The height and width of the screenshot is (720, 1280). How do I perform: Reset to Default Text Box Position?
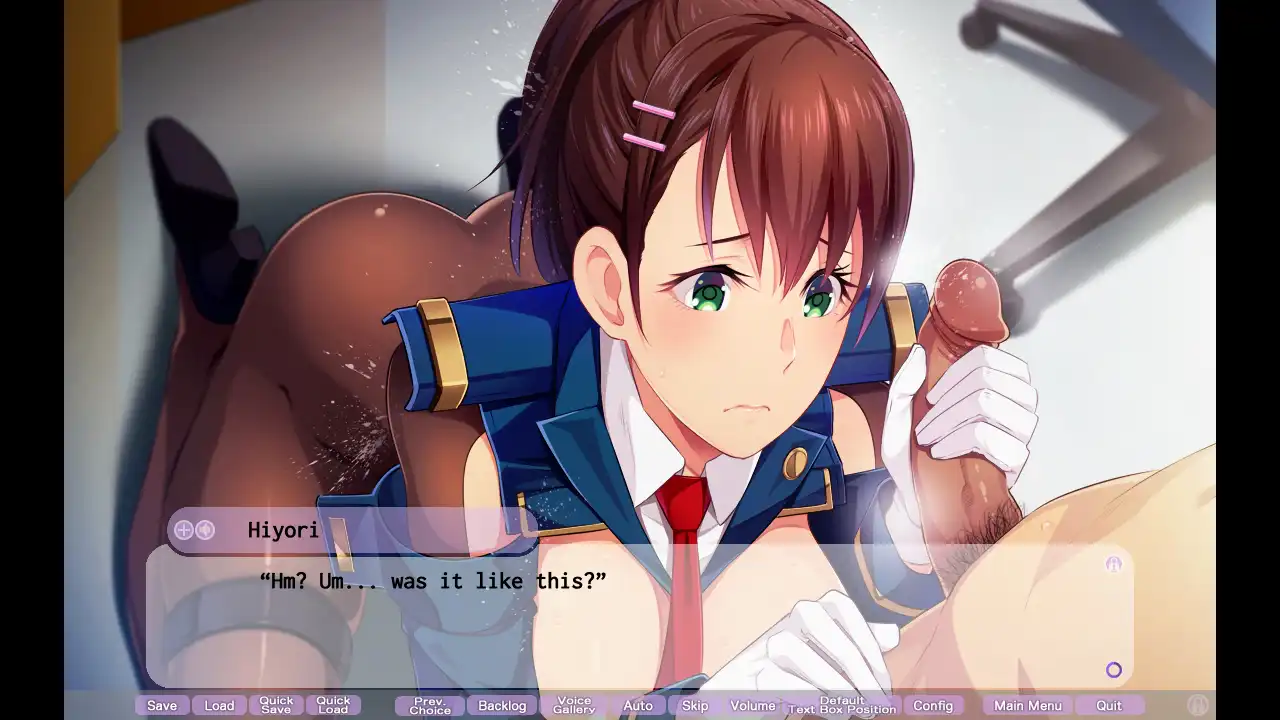(x=842, y=706)
